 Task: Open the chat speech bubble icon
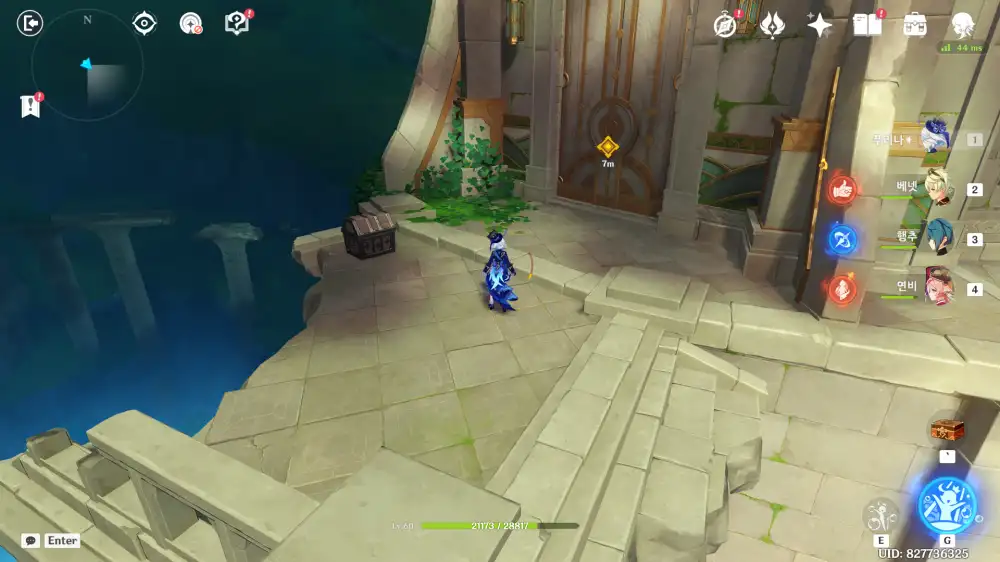[31, 541]
